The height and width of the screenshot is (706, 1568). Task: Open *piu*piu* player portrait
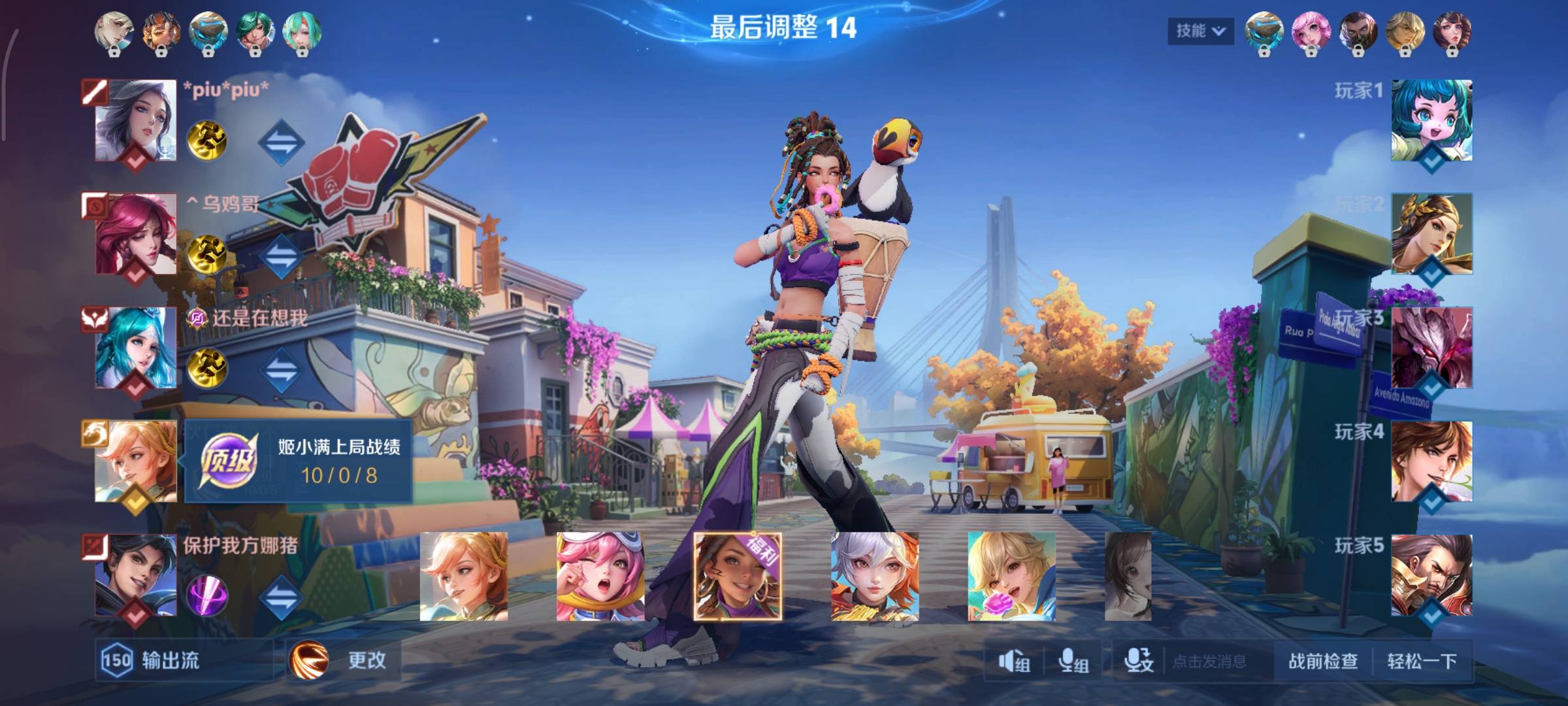135,121
